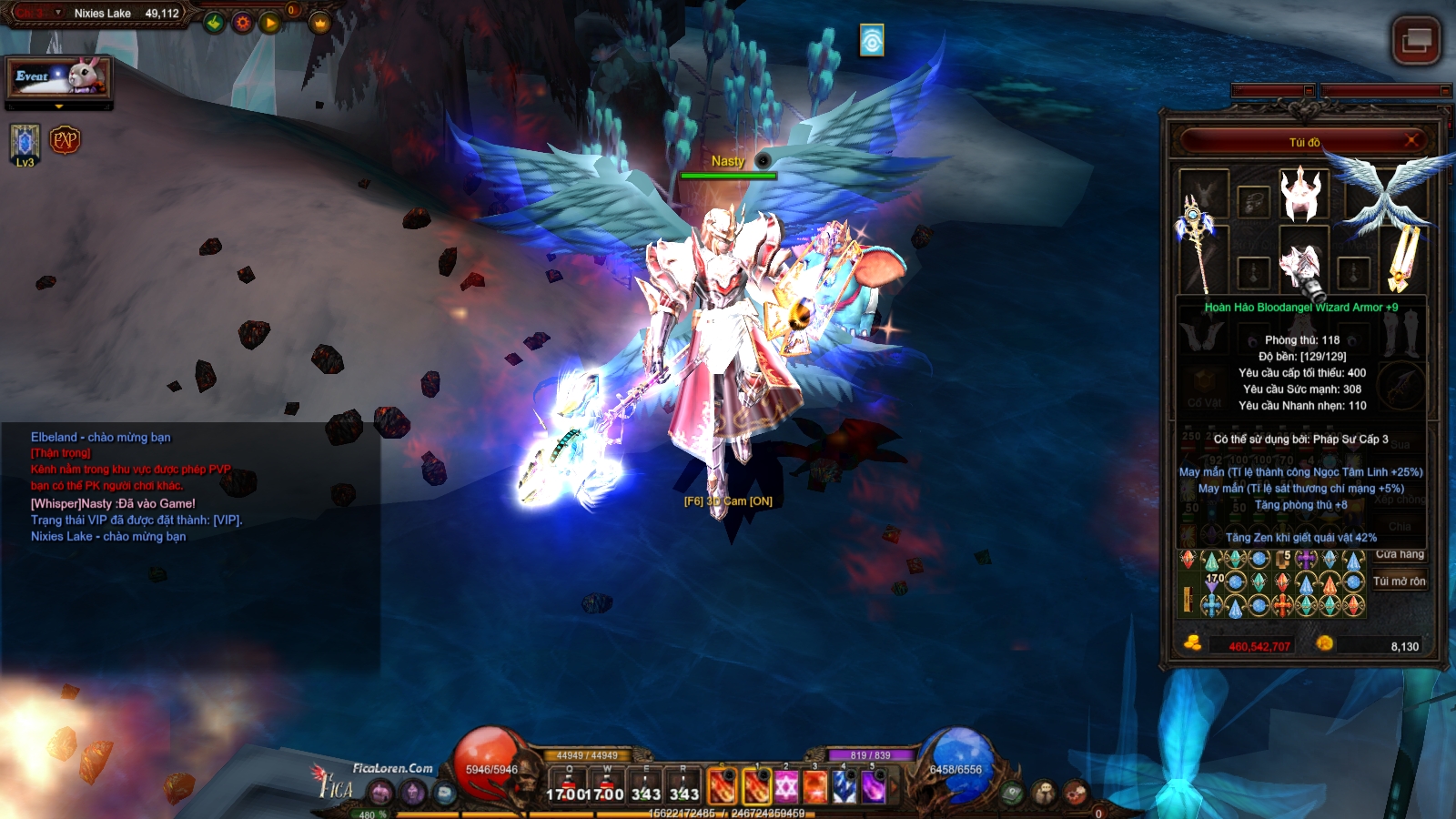The height and width of the screenshot is (819, 1456).
Task: Activate the purple flame skill in slot 5
Action: [873, 786]
